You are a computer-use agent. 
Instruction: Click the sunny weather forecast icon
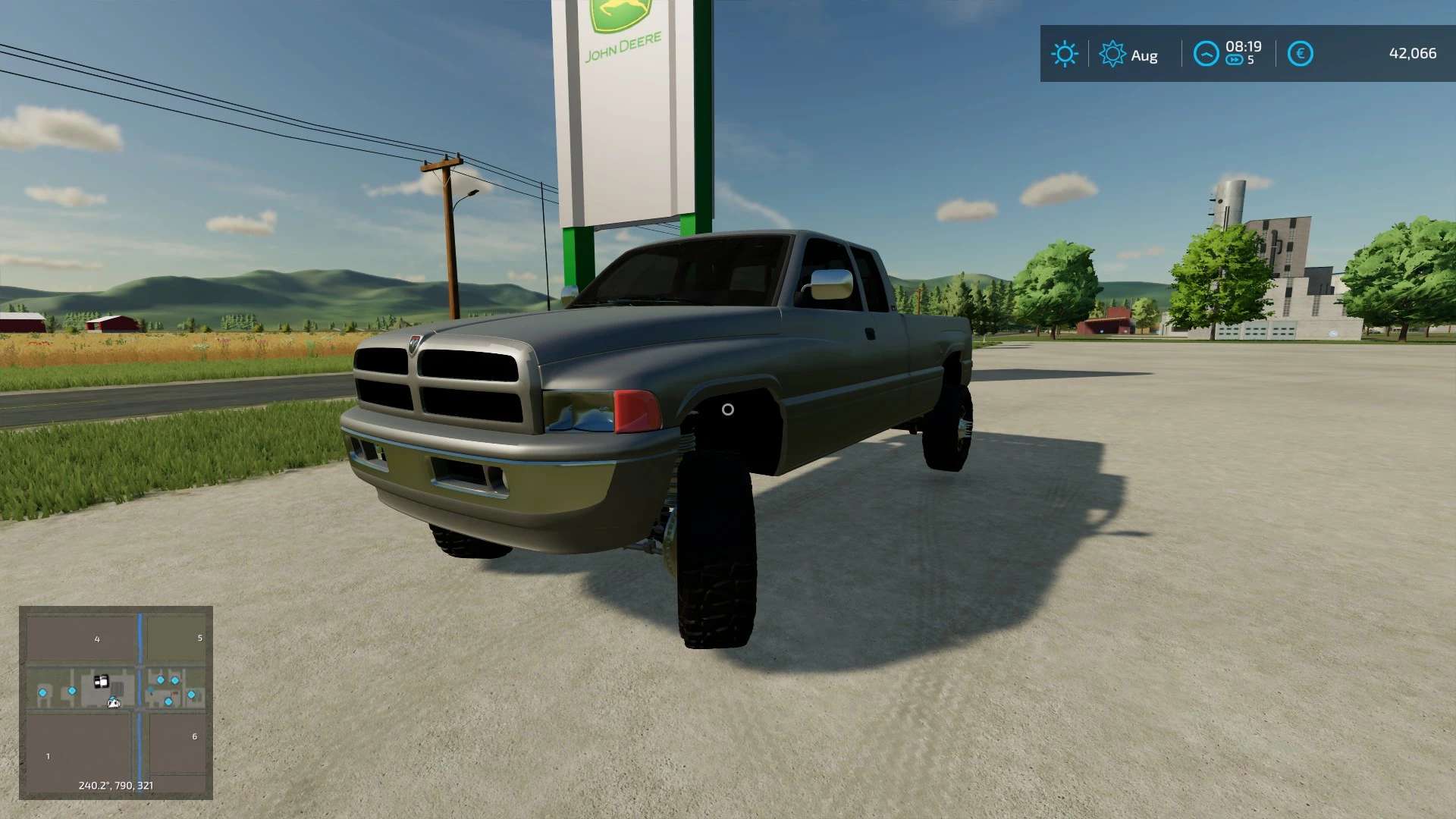click(1064, 54)
